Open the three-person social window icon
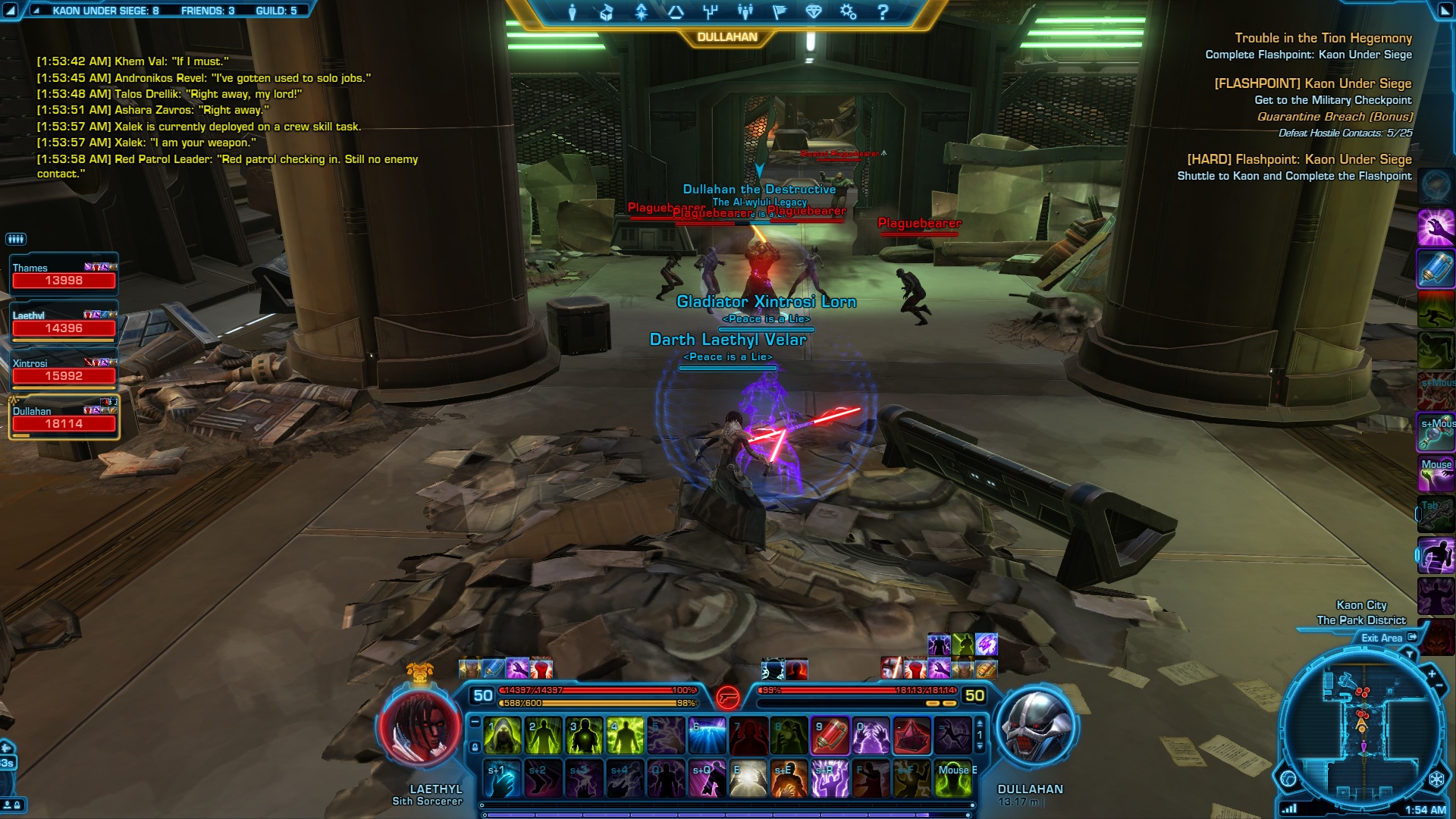The image size is (1456, 819). [745, 12]
